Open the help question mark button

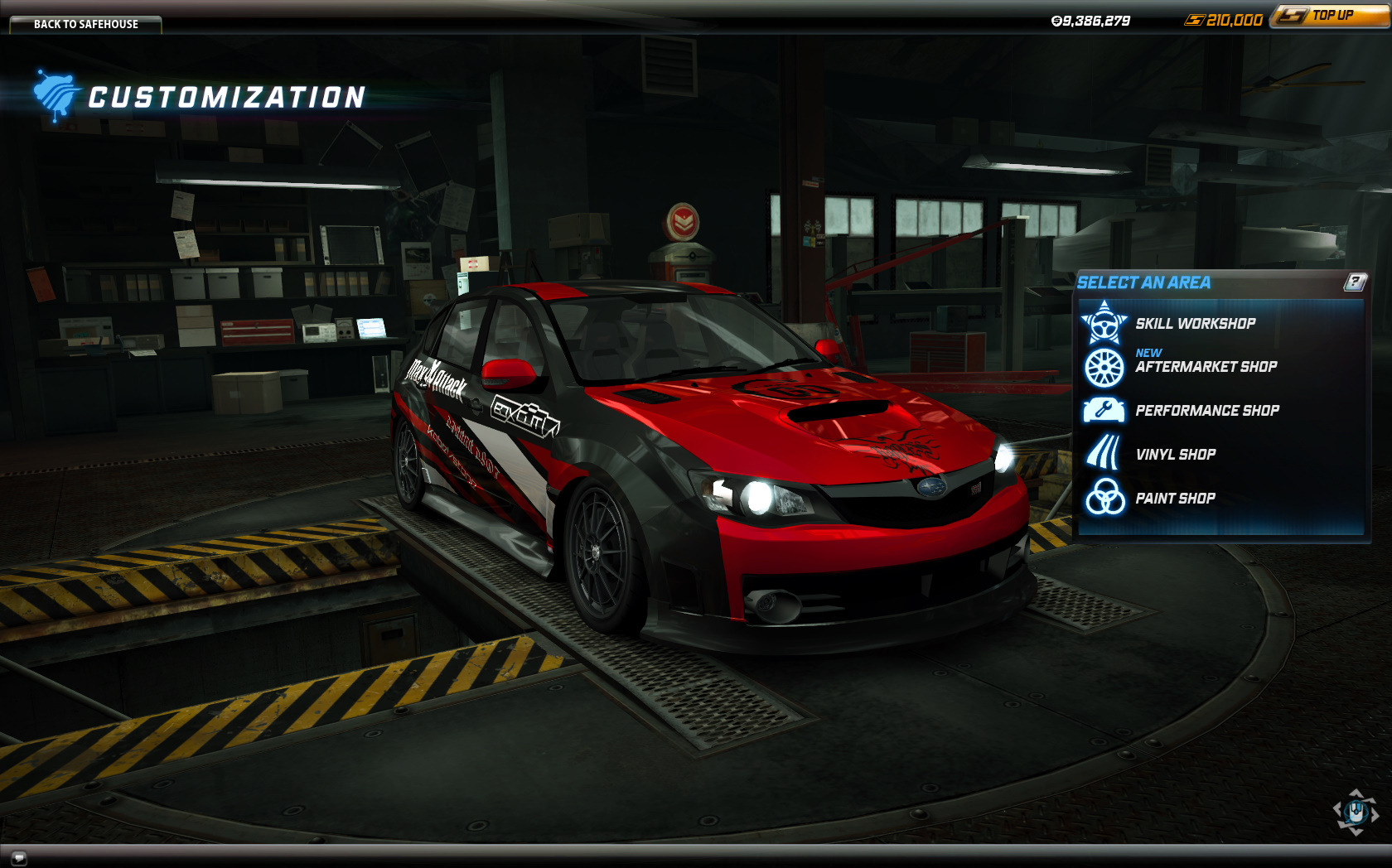click(1355, 282)
